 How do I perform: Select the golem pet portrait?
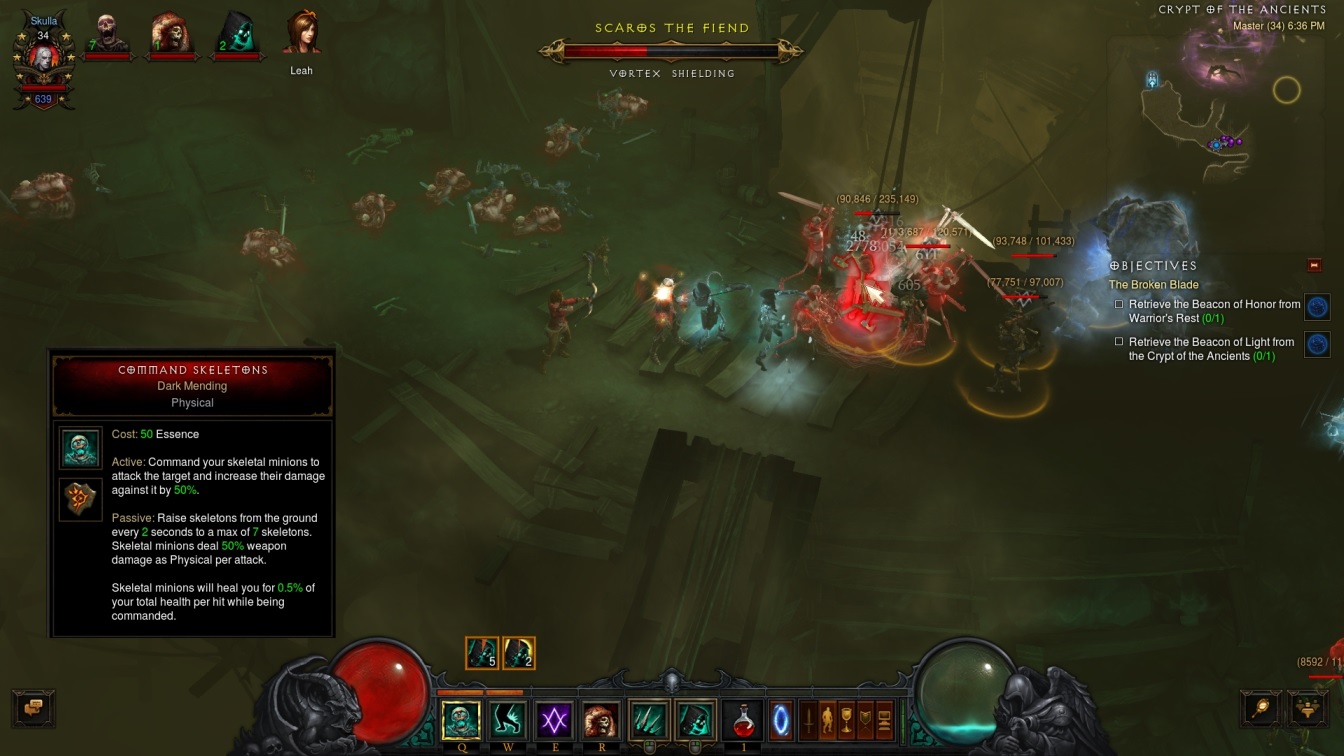[x=172, y=34]
